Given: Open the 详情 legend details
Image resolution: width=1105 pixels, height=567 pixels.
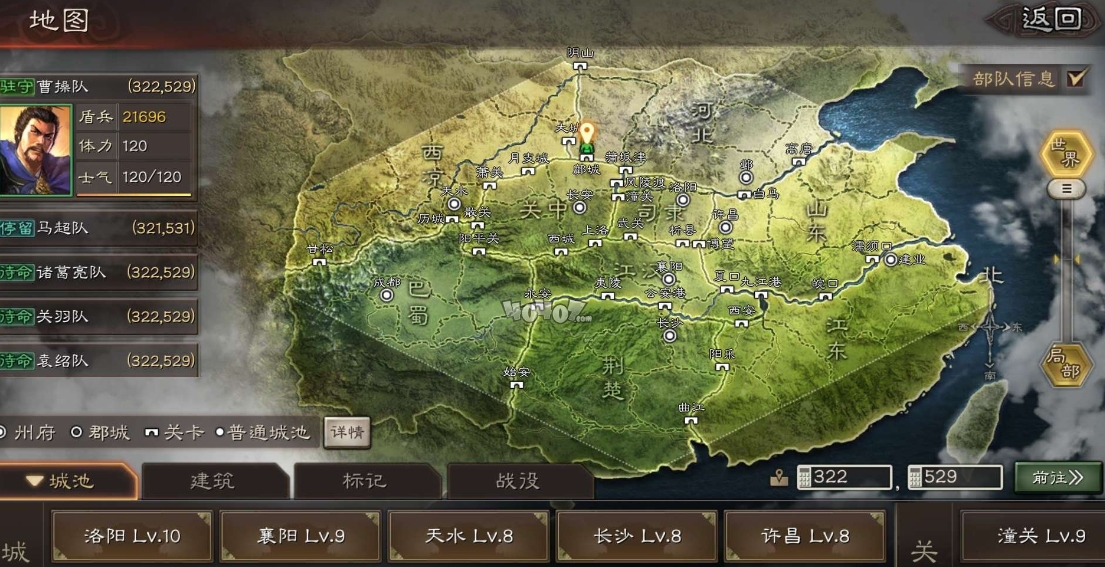Looking at the screenshot, I should tap(346, 433).
